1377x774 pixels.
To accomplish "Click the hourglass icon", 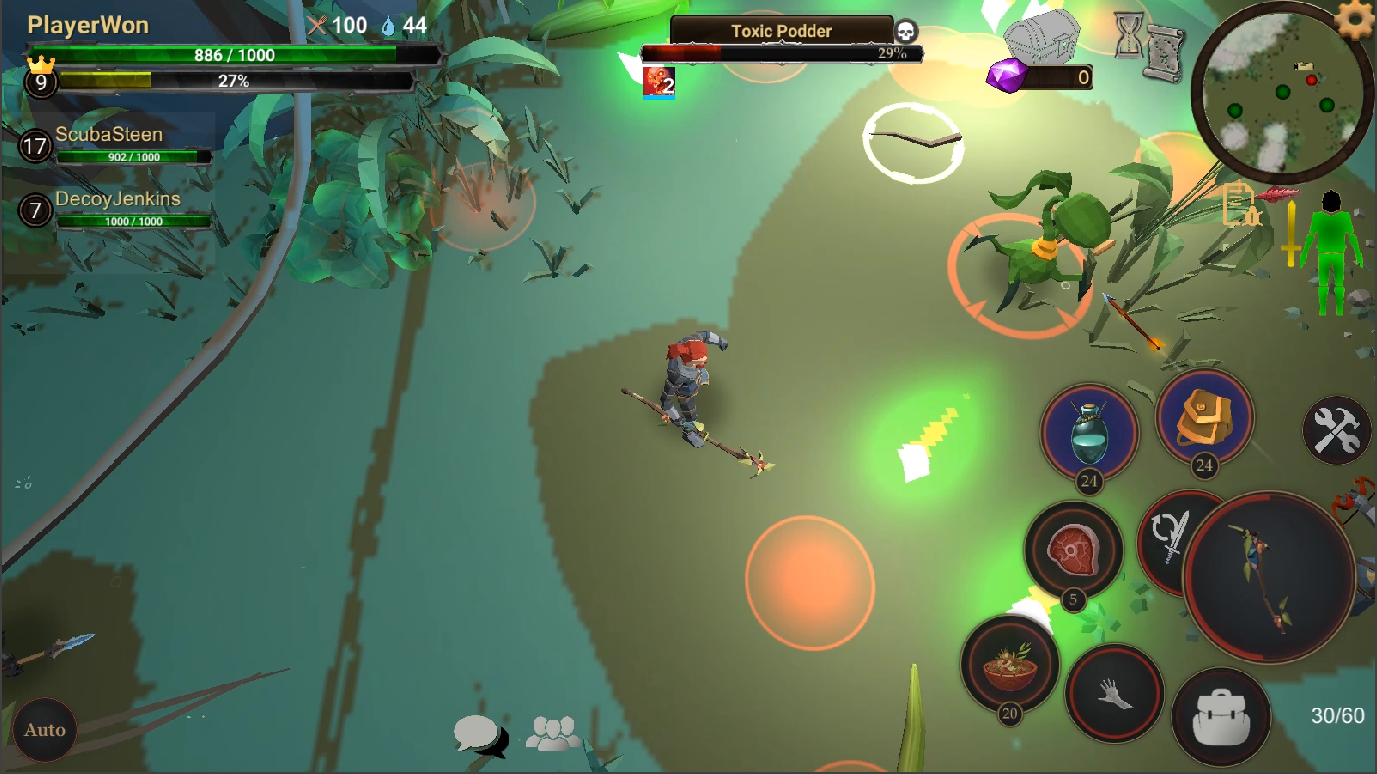I will [x=1130, y=35].
